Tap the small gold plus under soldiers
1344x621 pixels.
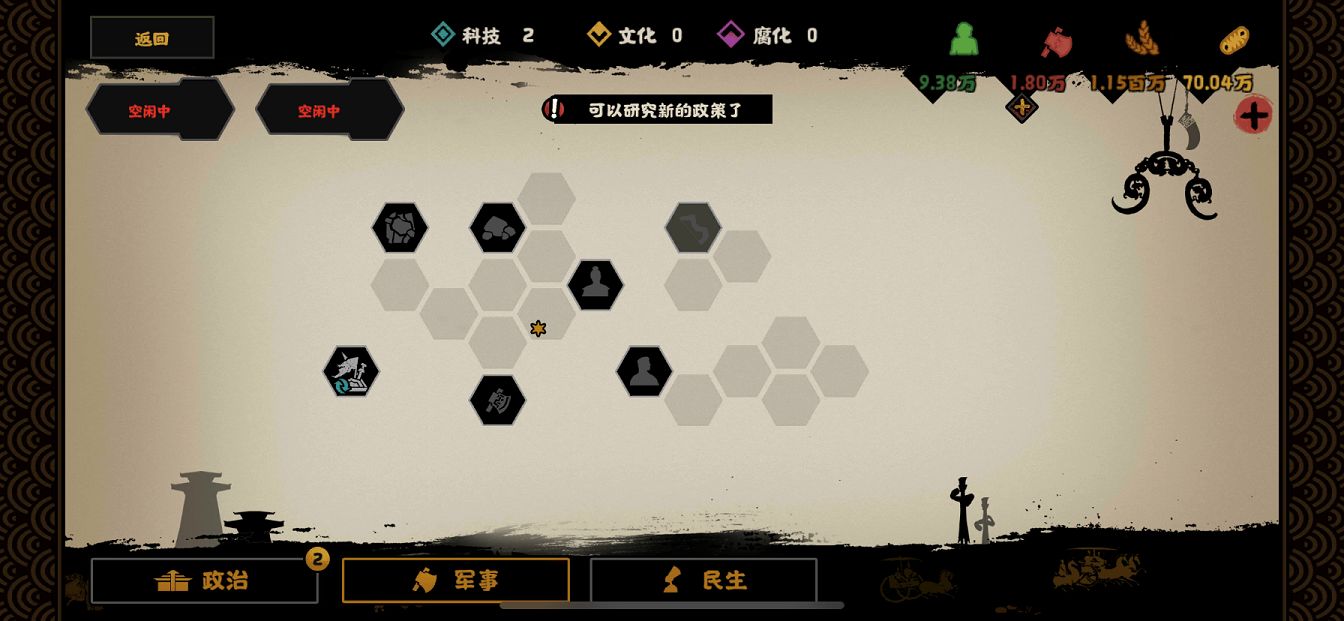click(x=1021, y=108)
